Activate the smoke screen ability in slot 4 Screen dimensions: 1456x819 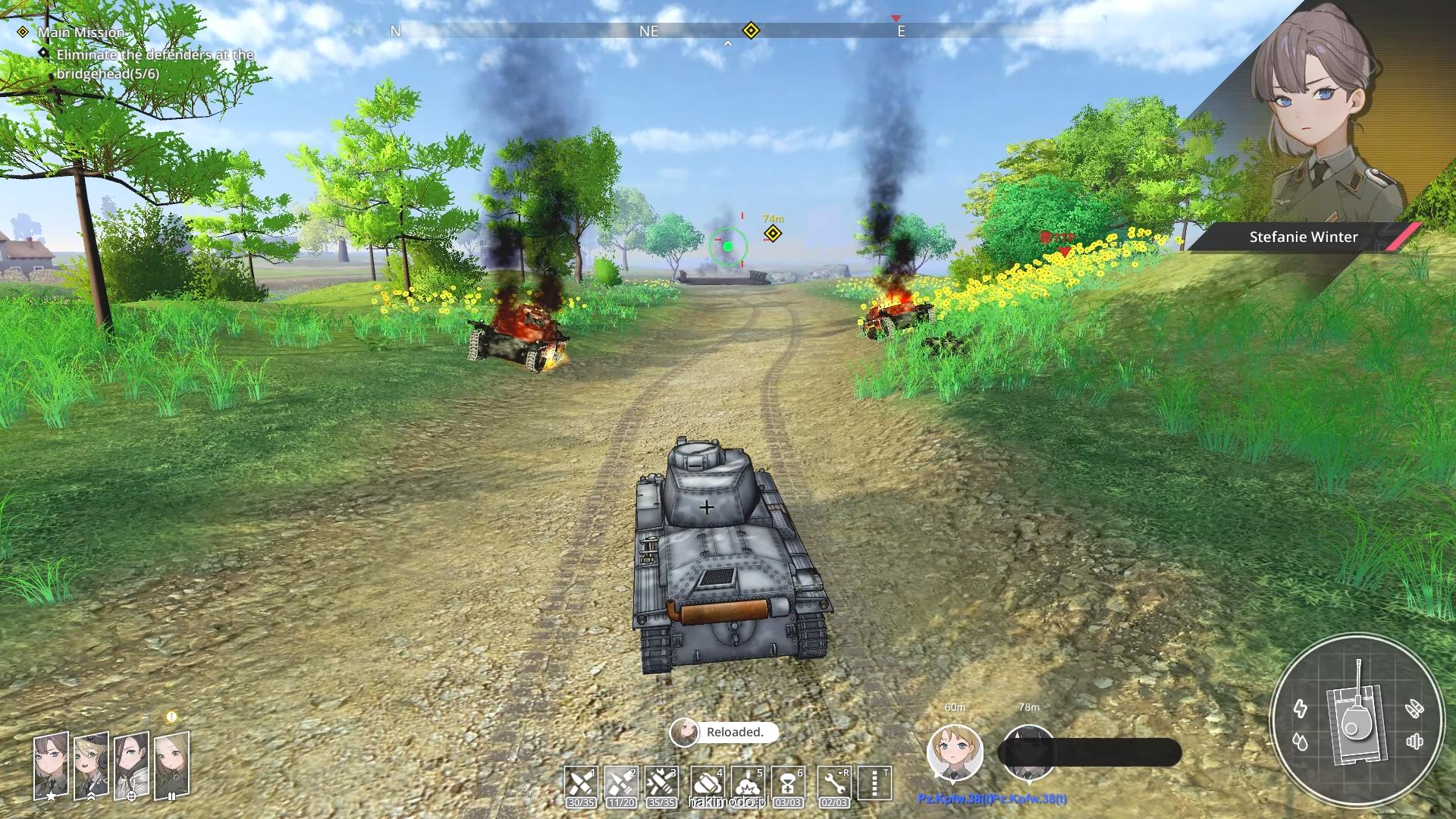[707, 783]
